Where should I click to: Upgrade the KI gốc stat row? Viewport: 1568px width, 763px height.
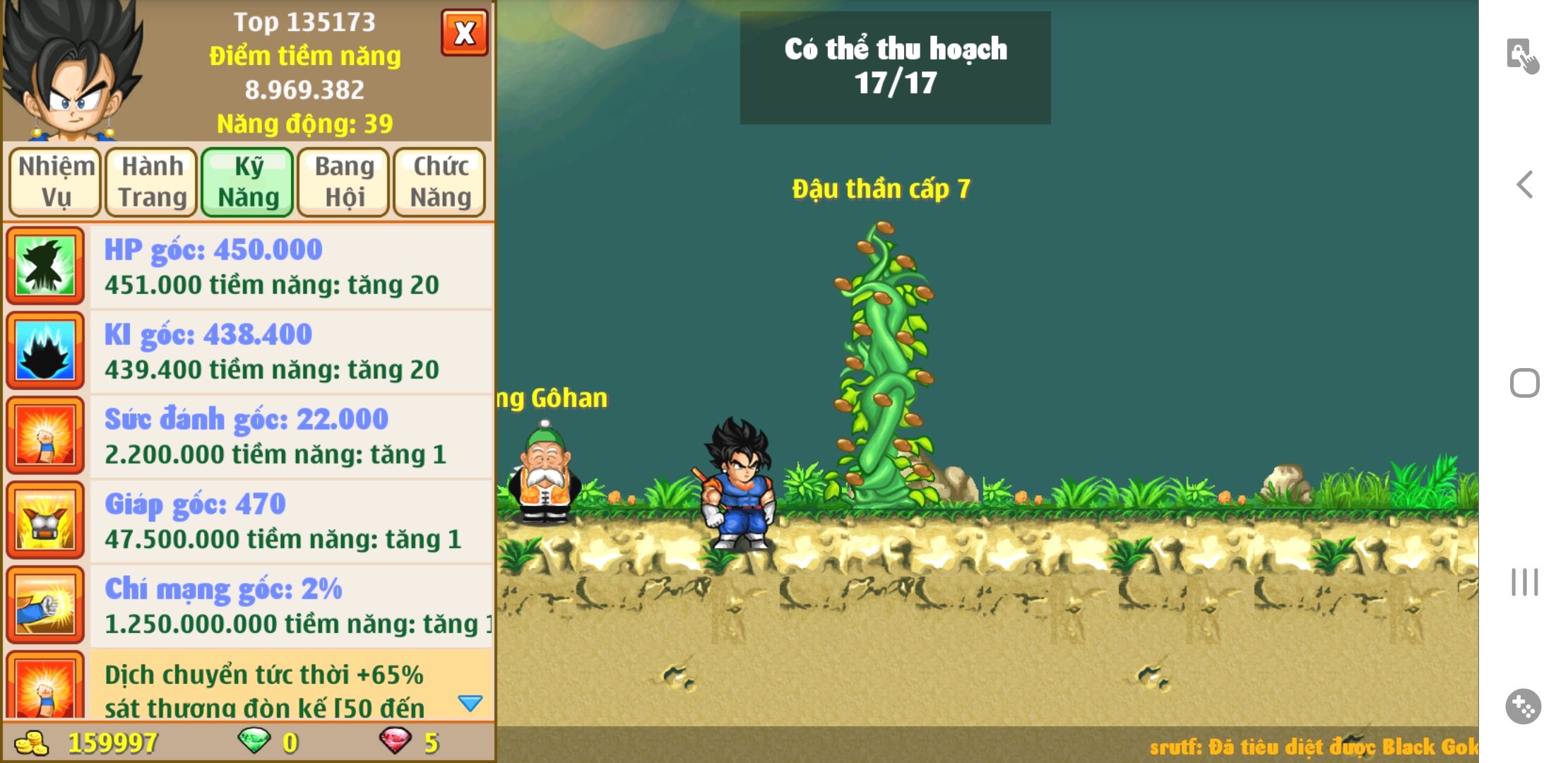(290, 352)
